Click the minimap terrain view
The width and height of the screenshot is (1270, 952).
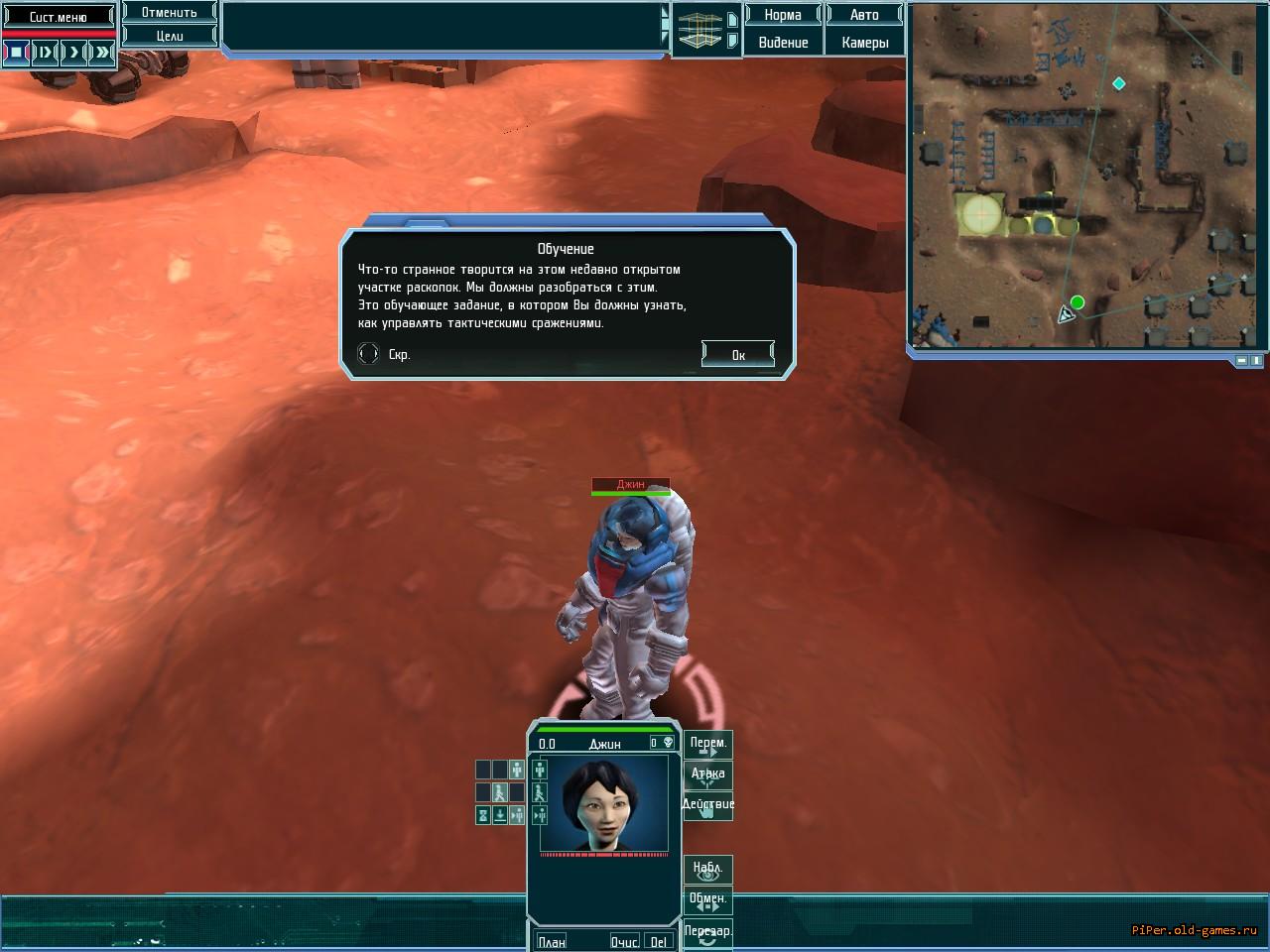click(x=1086, y=175)
